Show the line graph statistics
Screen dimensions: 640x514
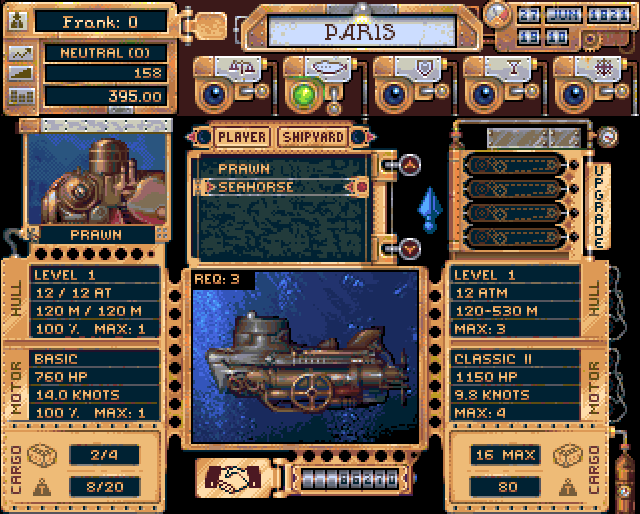pos(20,52)
